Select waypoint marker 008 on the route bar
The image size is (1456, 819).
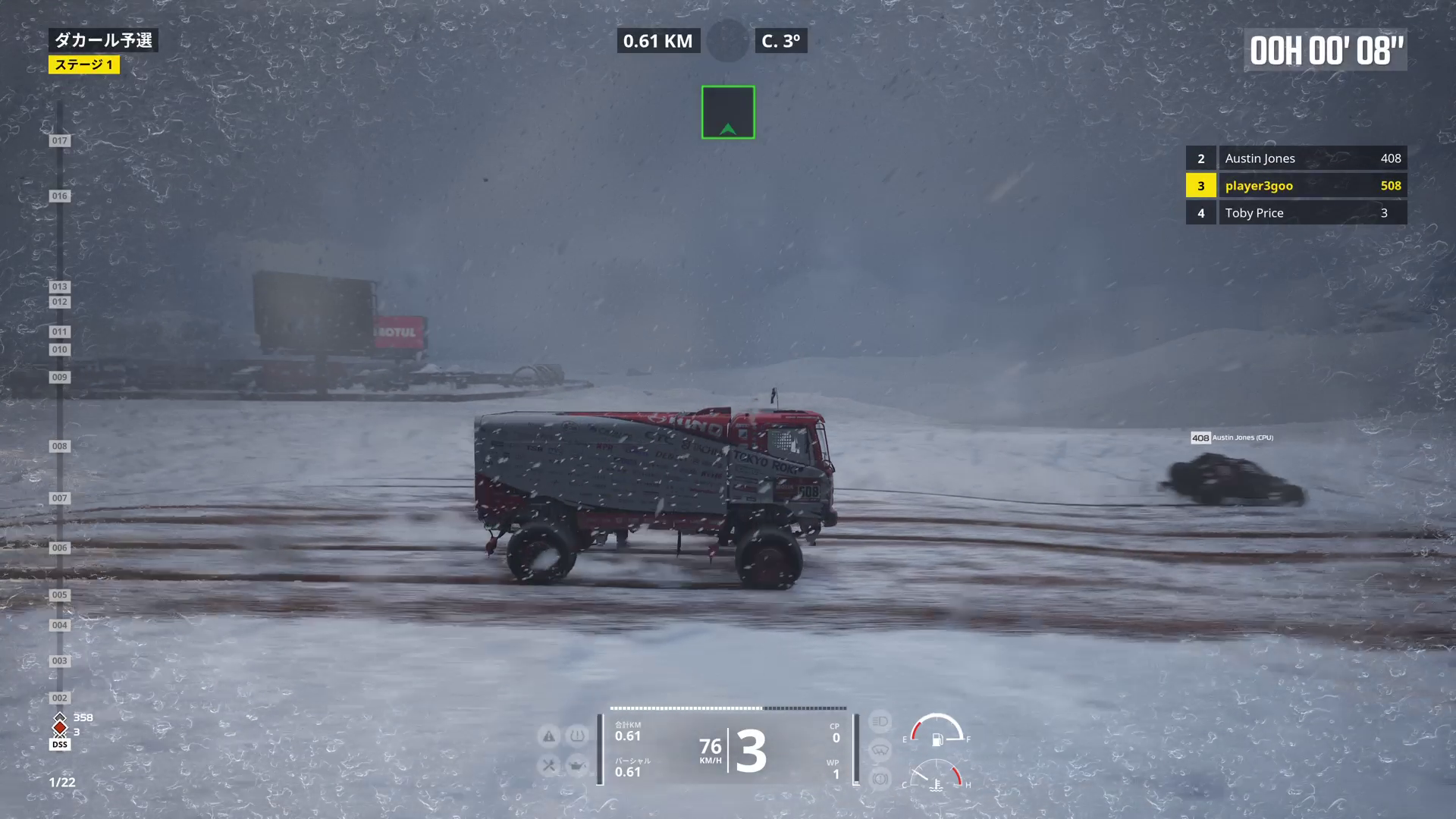[59, 447]
